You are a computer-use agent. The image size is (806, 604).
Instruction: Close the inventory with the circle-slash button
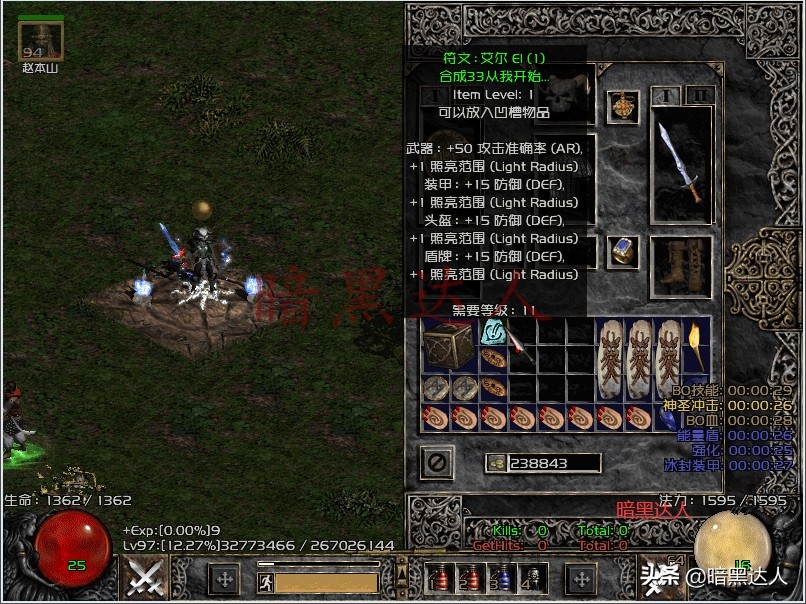[x=437, y=462]
